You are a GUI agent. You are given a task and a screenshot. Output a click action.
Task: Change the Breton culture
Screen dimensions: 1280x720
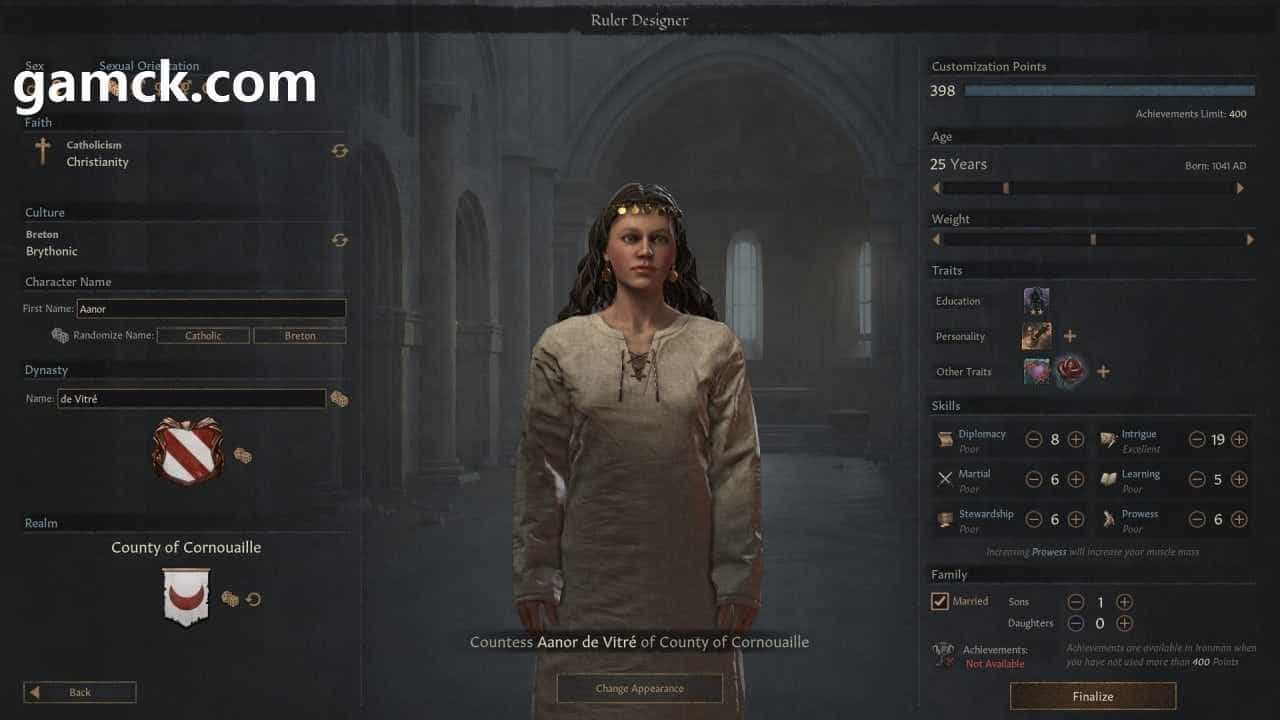pyautogui.click(x=340, y=240)
